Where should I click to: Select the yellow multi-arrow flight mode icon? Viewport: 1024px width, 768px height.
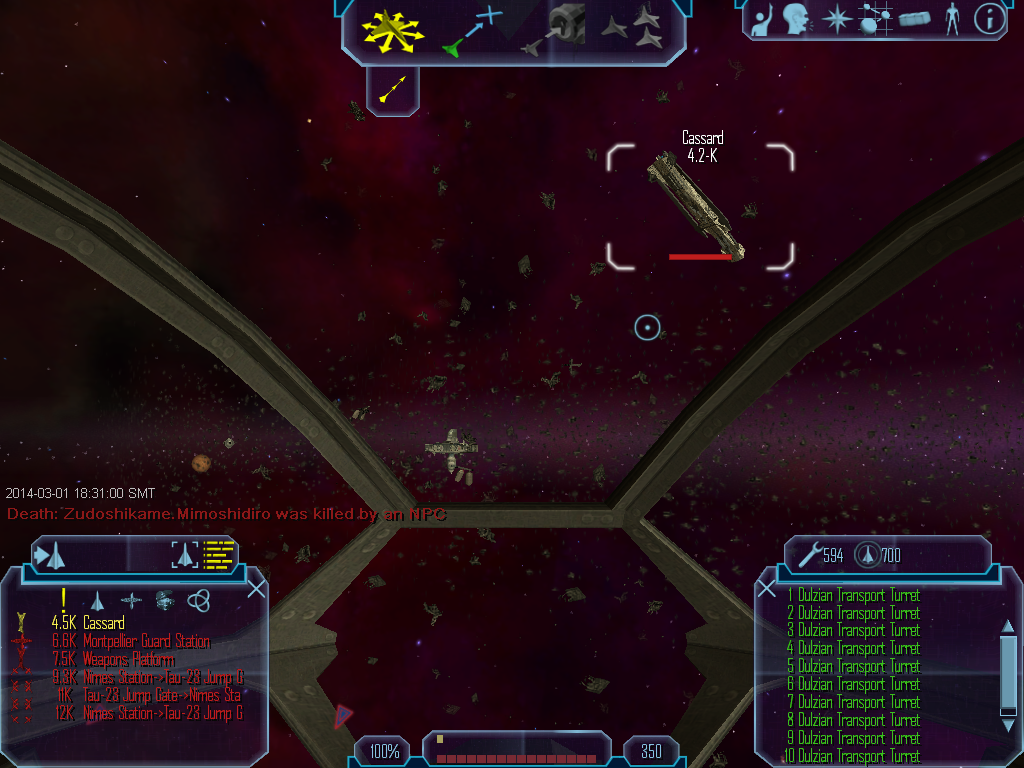[x=394, y=29]
